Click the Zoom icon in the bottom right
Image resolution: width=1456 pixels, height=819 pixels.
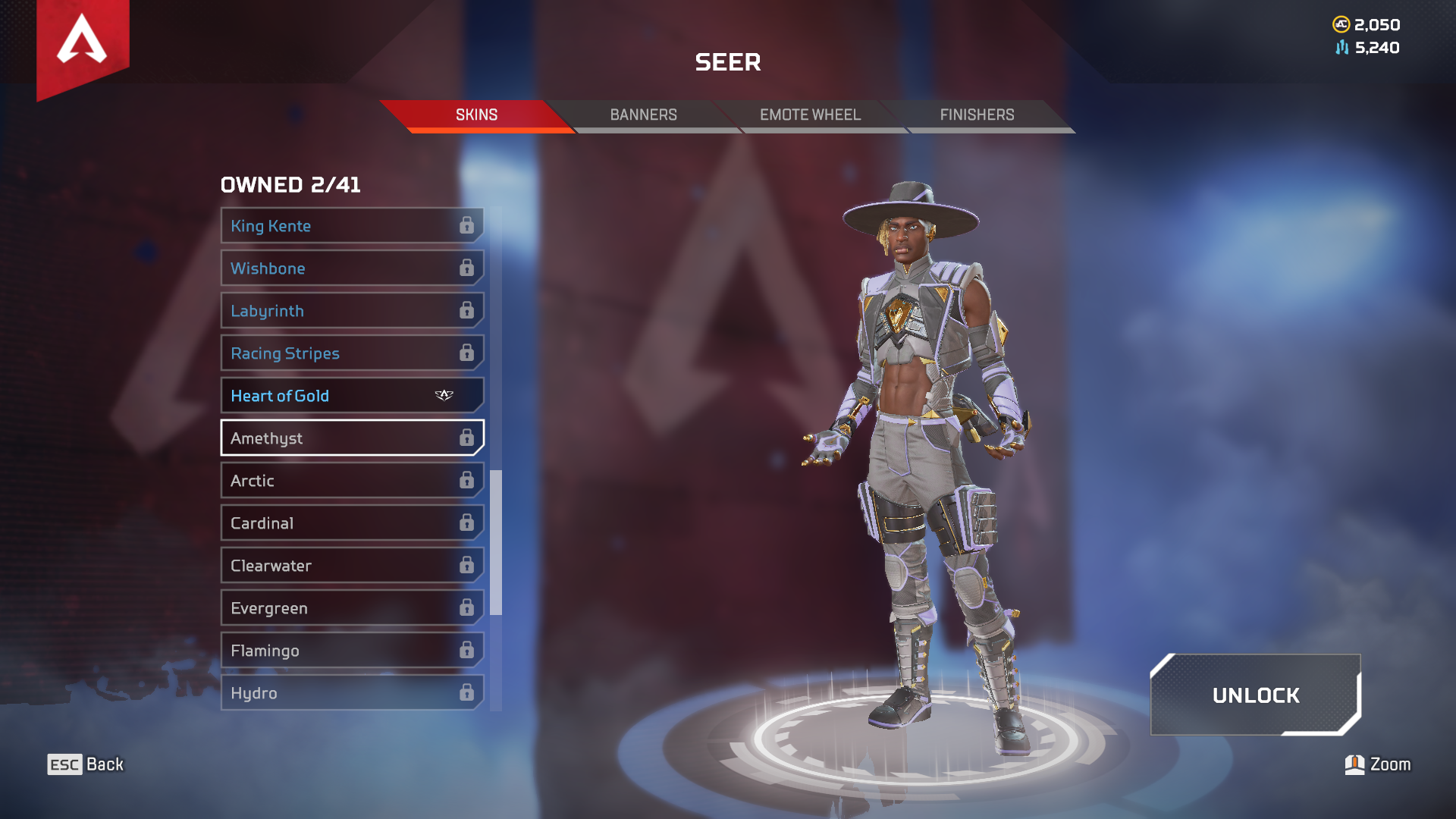point(1357,764)
